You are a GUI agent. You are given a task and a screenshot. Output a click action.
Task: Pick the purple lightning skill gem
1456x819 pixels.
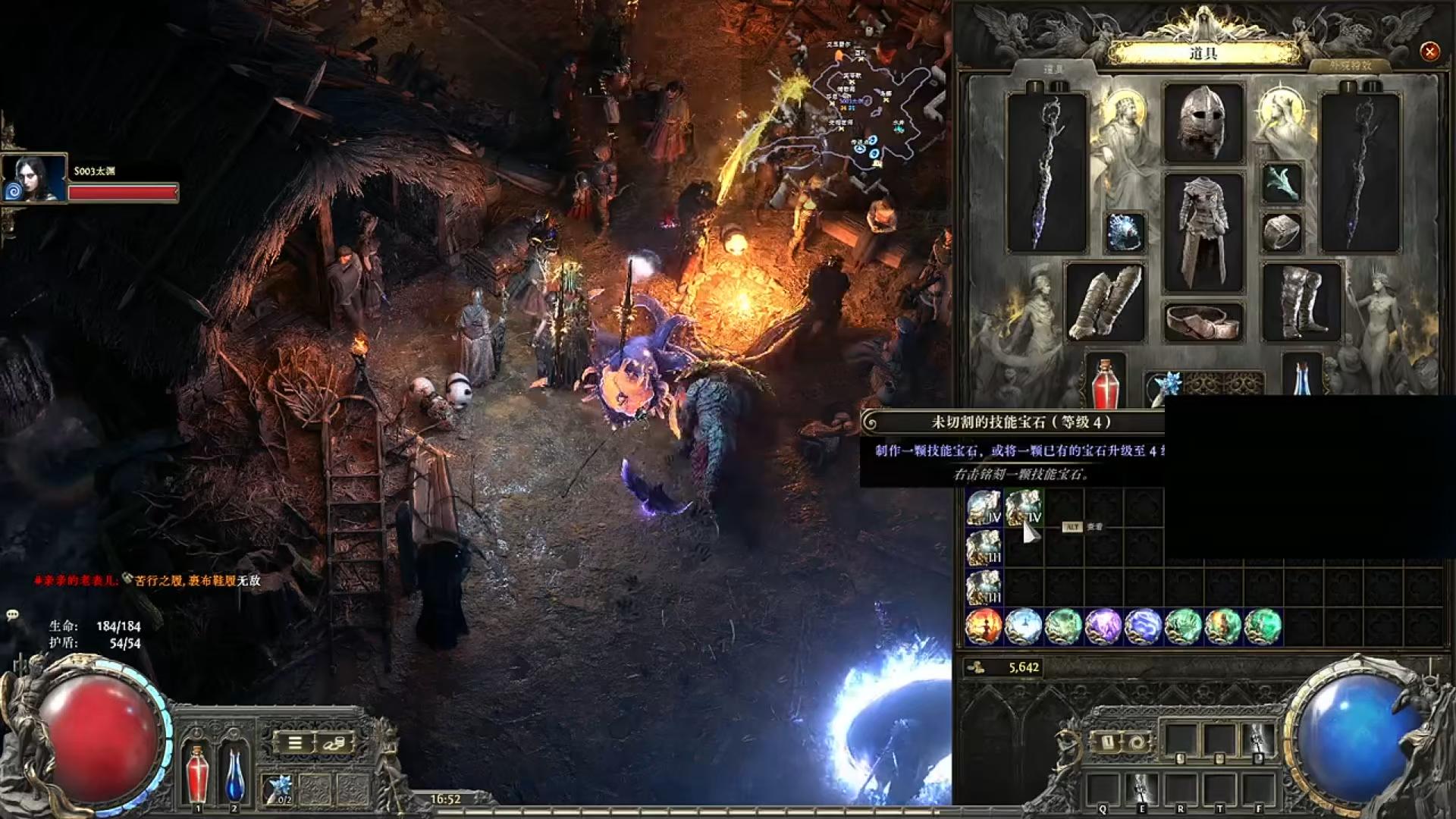[1103, 627]
